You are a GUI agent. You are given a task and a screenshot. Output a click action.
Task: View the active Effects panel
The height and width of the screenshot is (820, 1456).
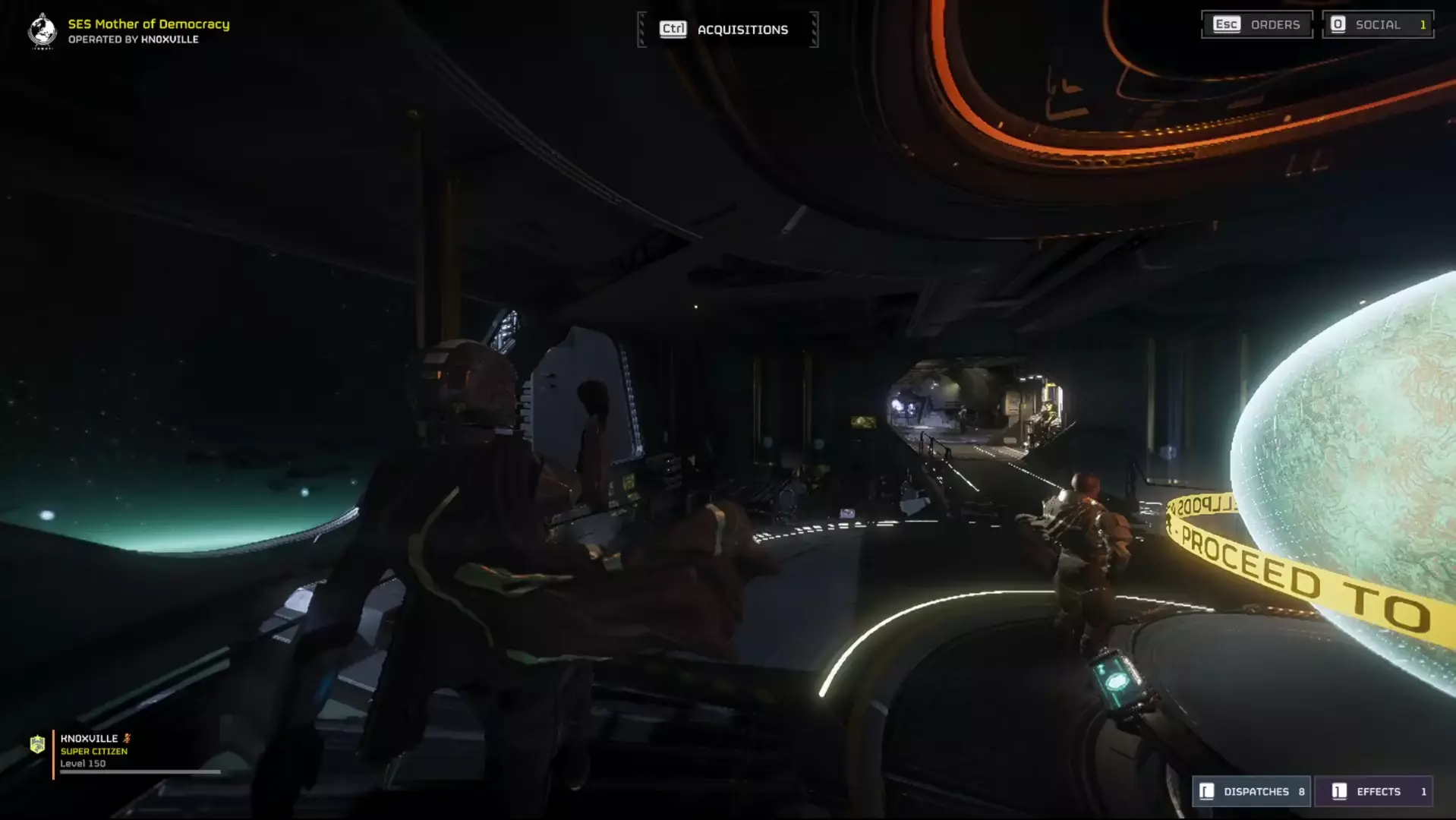(1373, 791)
